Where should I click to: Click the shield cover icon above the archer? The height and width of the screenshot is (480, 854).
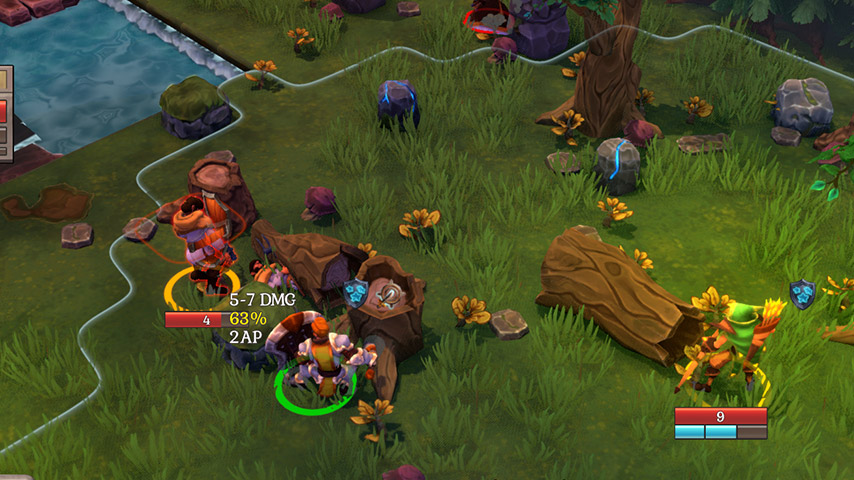802,293
